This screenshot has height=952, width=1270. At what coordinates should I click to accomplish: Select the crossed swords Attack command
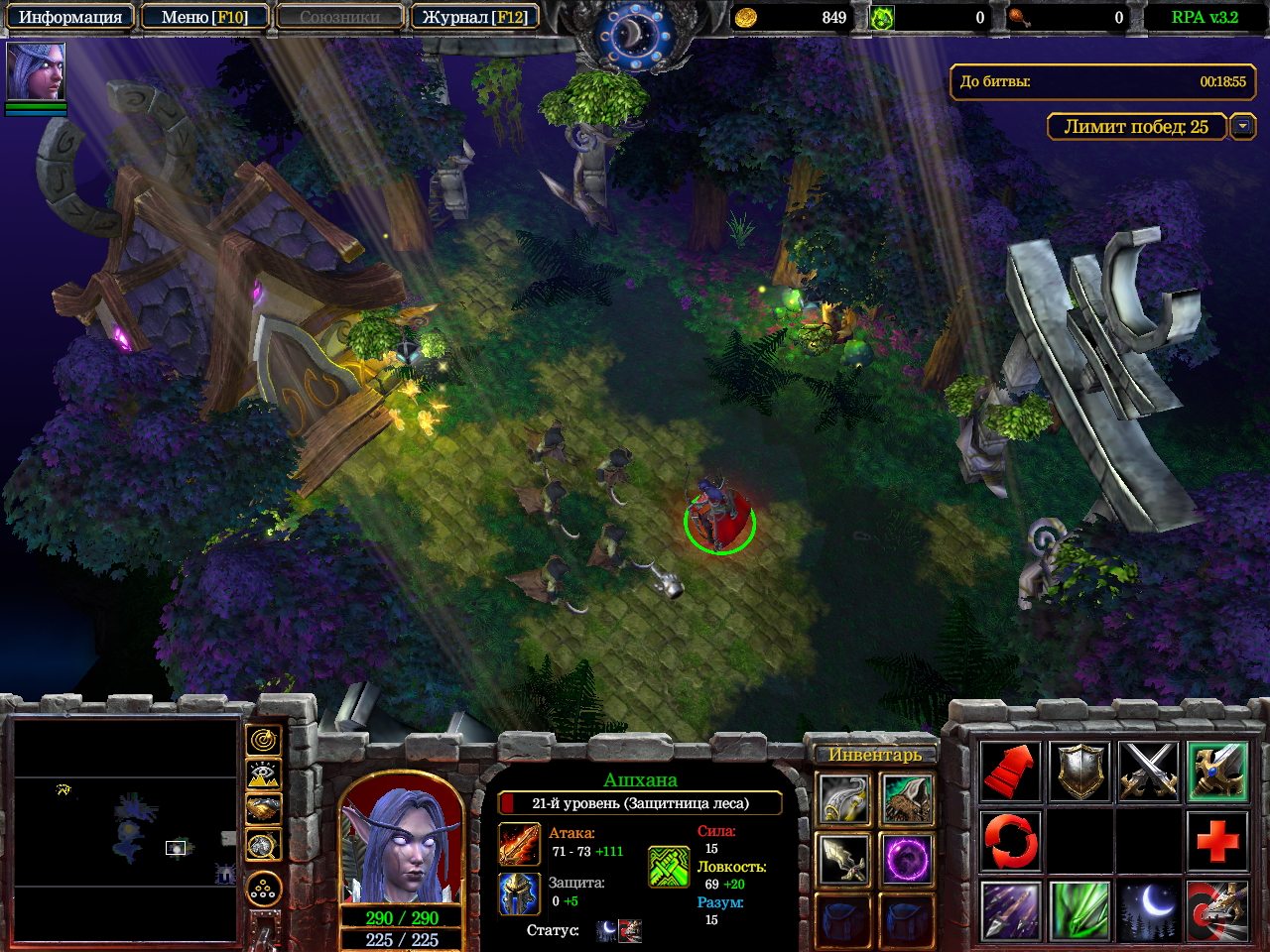click(1148, 771)
